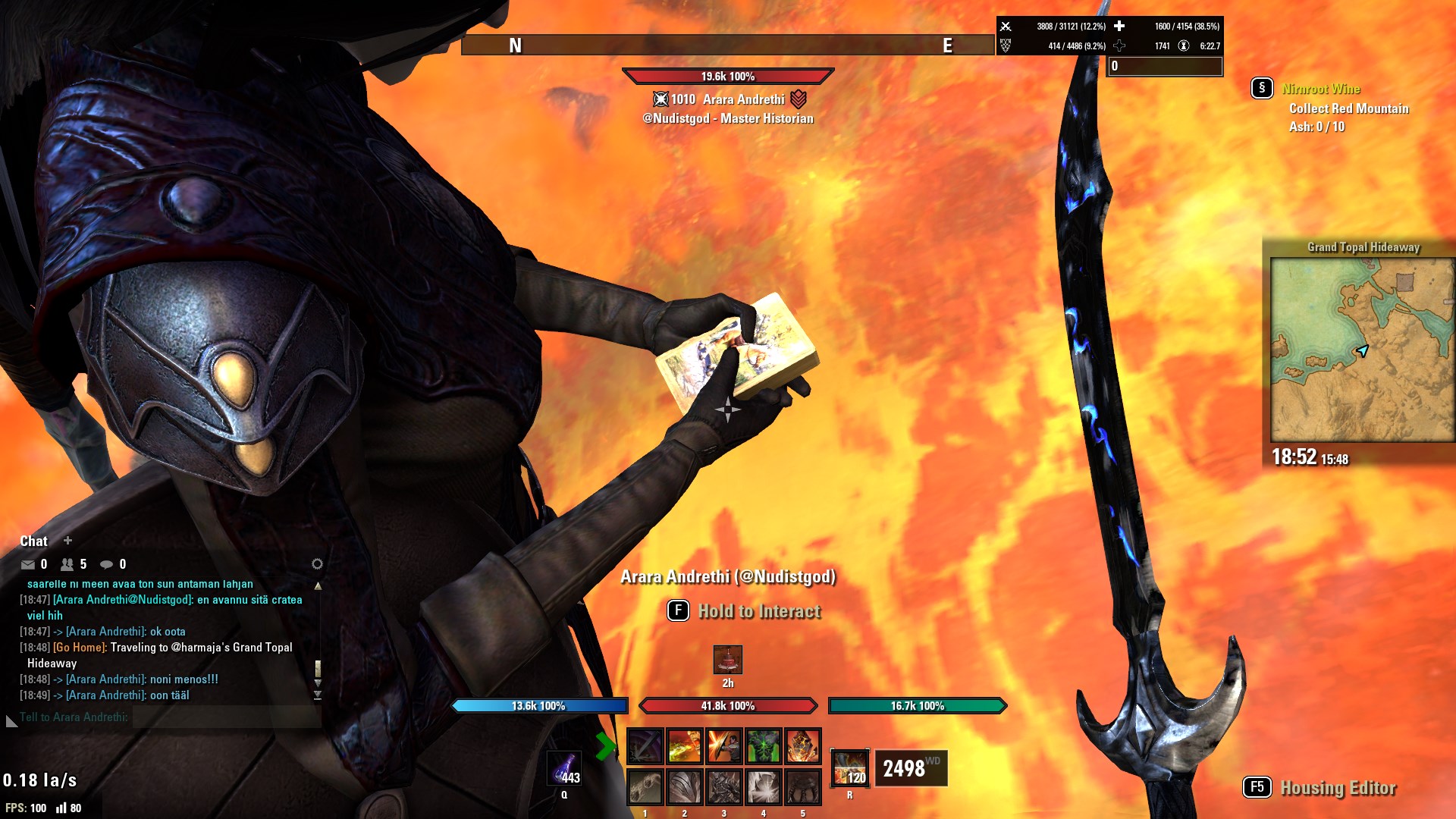Click chat scrollbar up arrow
Viewport: 1456px width, 819px height.
tap(318, 586)
